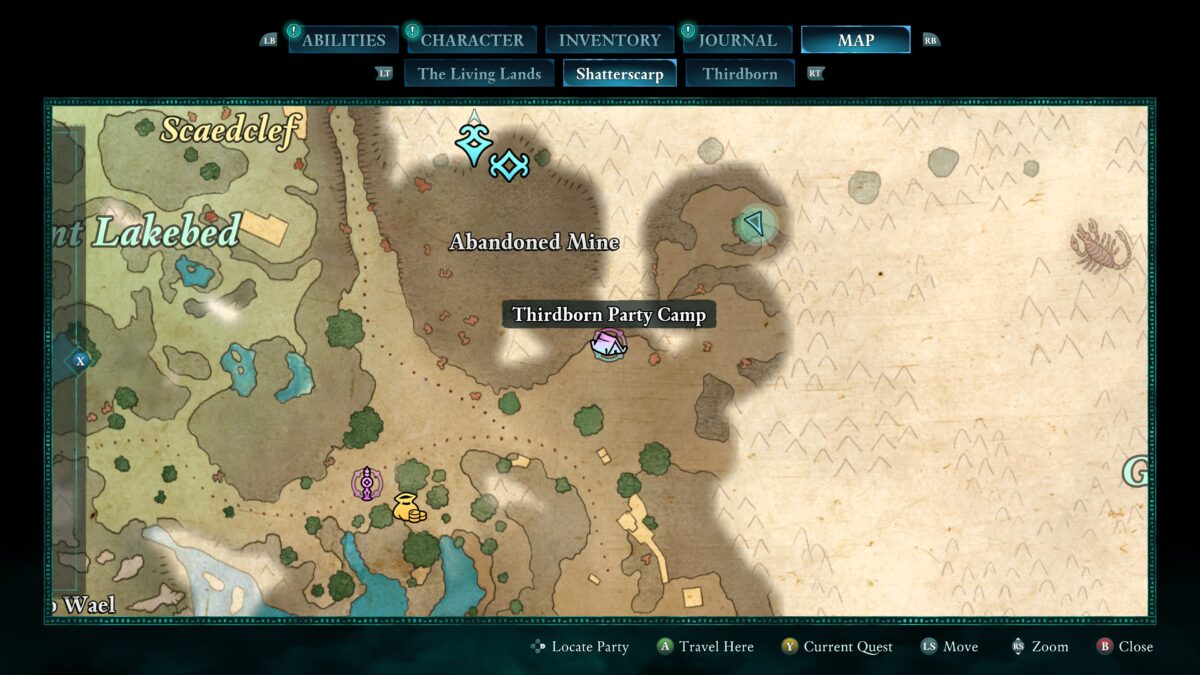This screenshot has height=675, width=1200.
Task: Select the Shatterscarp region tab
Action: click(x=619, y=74)
